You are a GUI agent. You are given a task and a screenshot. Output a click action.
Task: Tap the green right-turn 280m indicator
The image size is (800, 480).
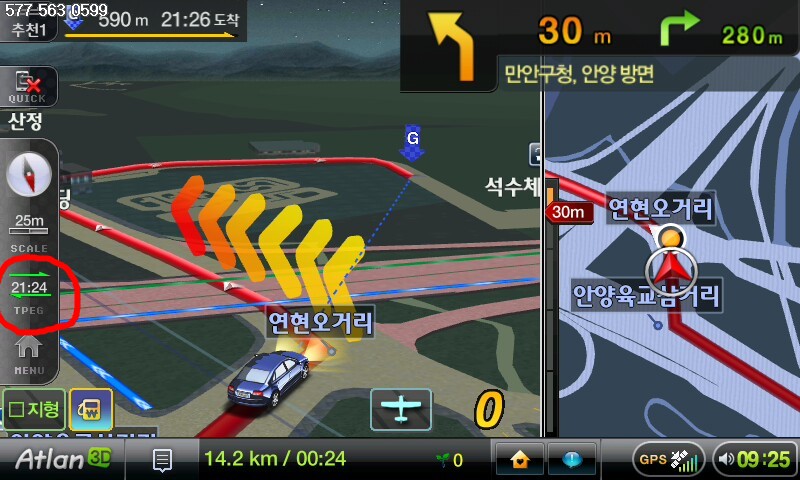[x=722, y=33]
